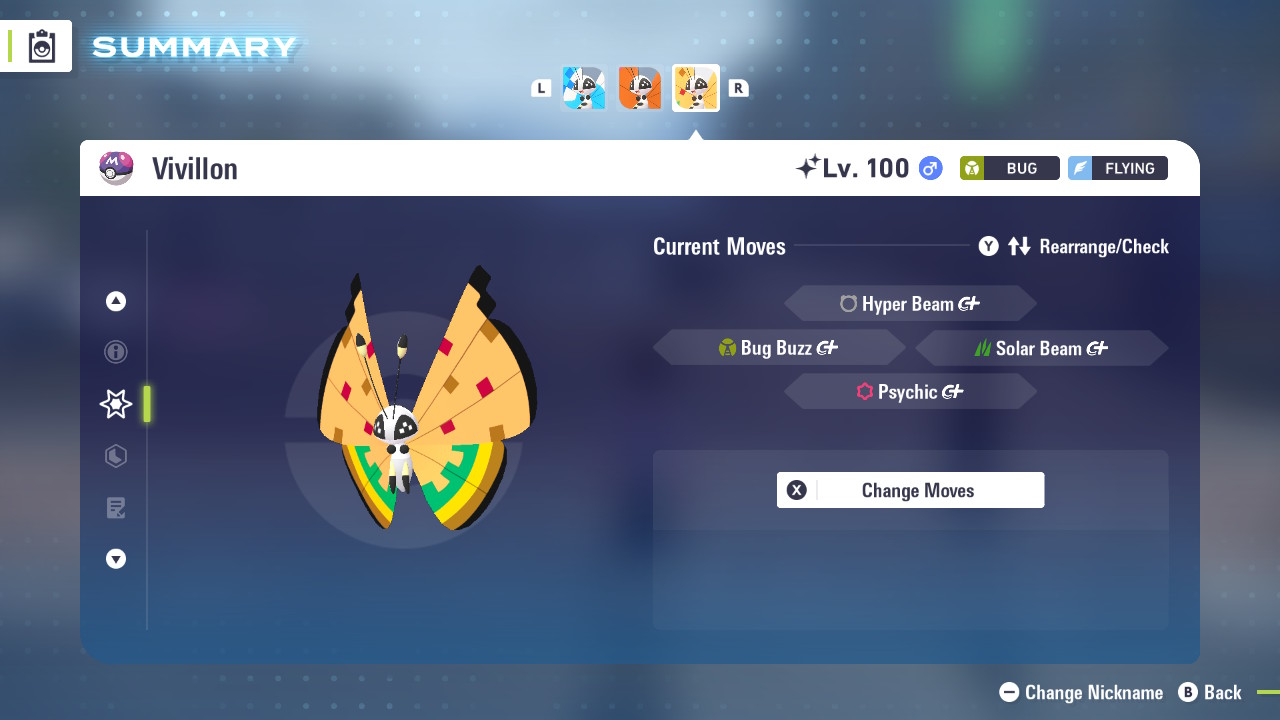Click the shield-clock Stats sidebar icon
The image size is (1280, 720).
115,456
